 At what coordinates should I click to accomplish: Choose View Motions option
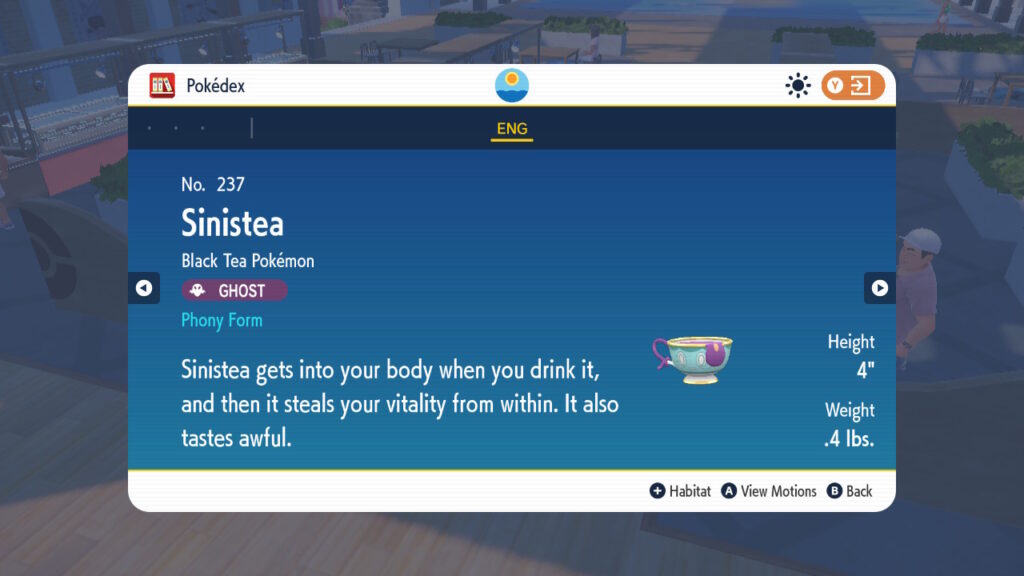click(769, 491)
